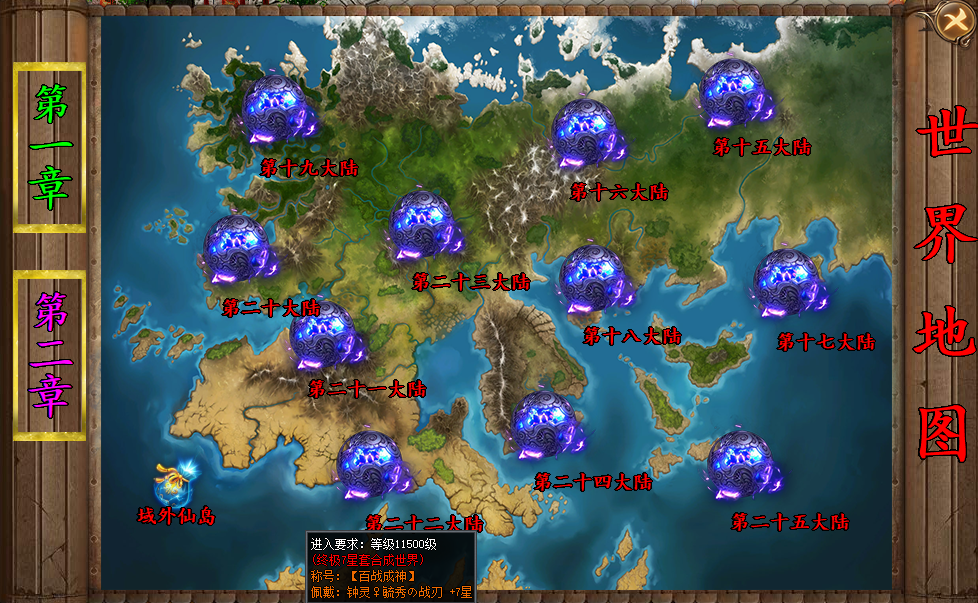Enter the 第二十五大陆 continent orb

(x=742, y=466)
